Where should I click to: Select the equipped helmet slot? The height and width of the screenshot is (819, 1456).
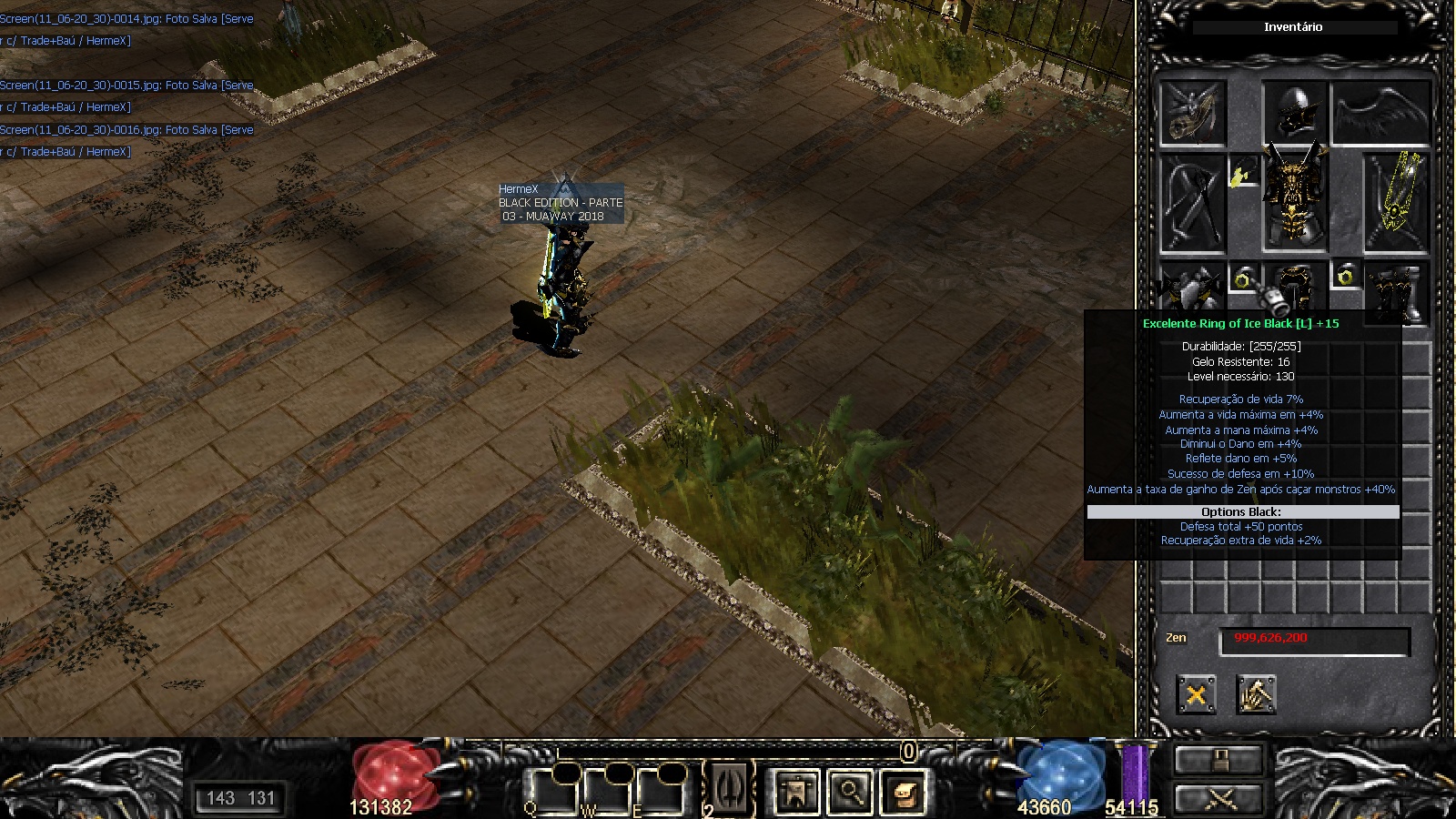coord(1294,110)
